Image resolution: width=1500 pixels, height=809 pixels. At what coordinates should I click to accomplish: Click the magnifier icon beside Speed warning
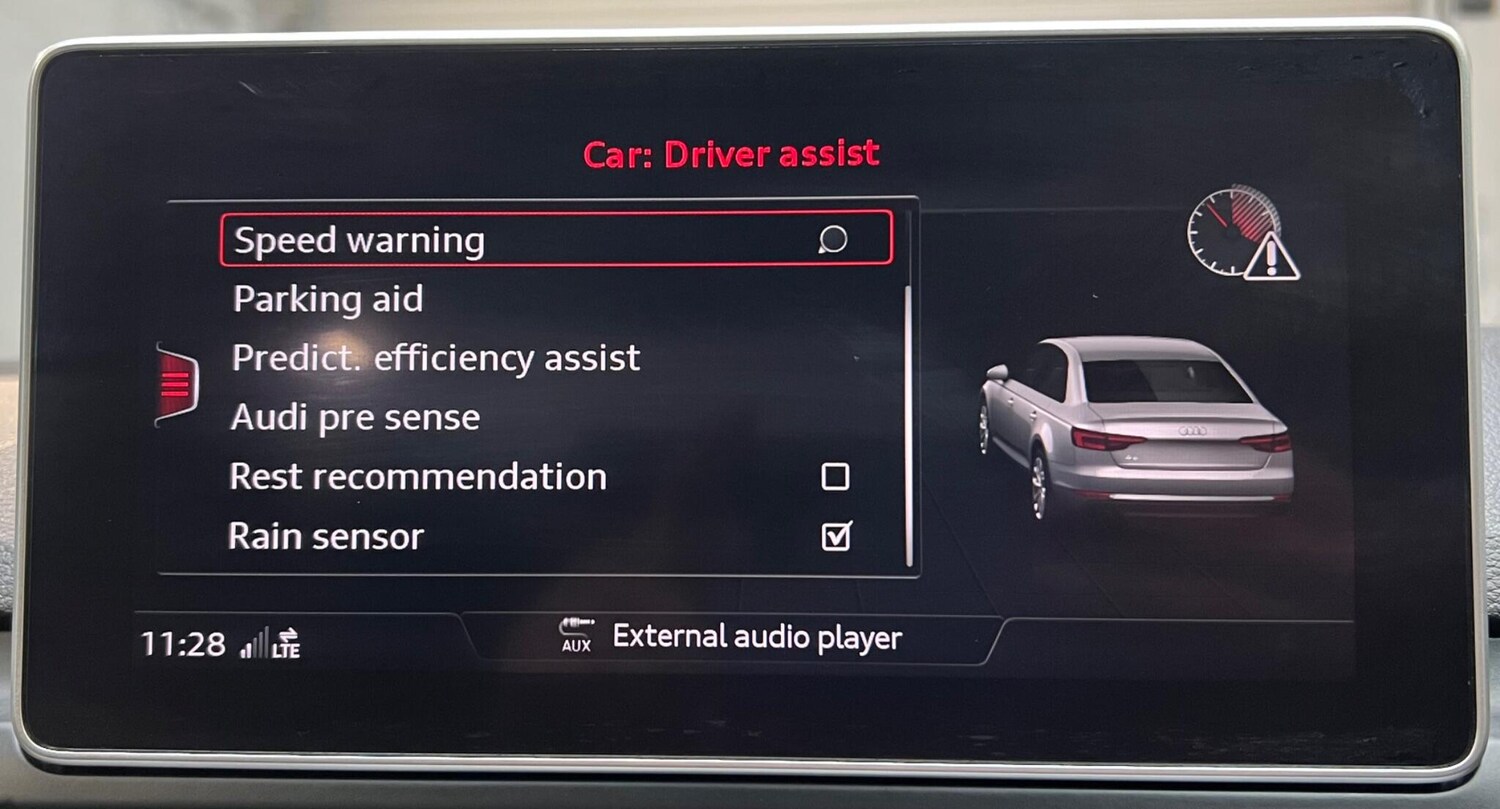pyautogui.click(x=832, y=241)
